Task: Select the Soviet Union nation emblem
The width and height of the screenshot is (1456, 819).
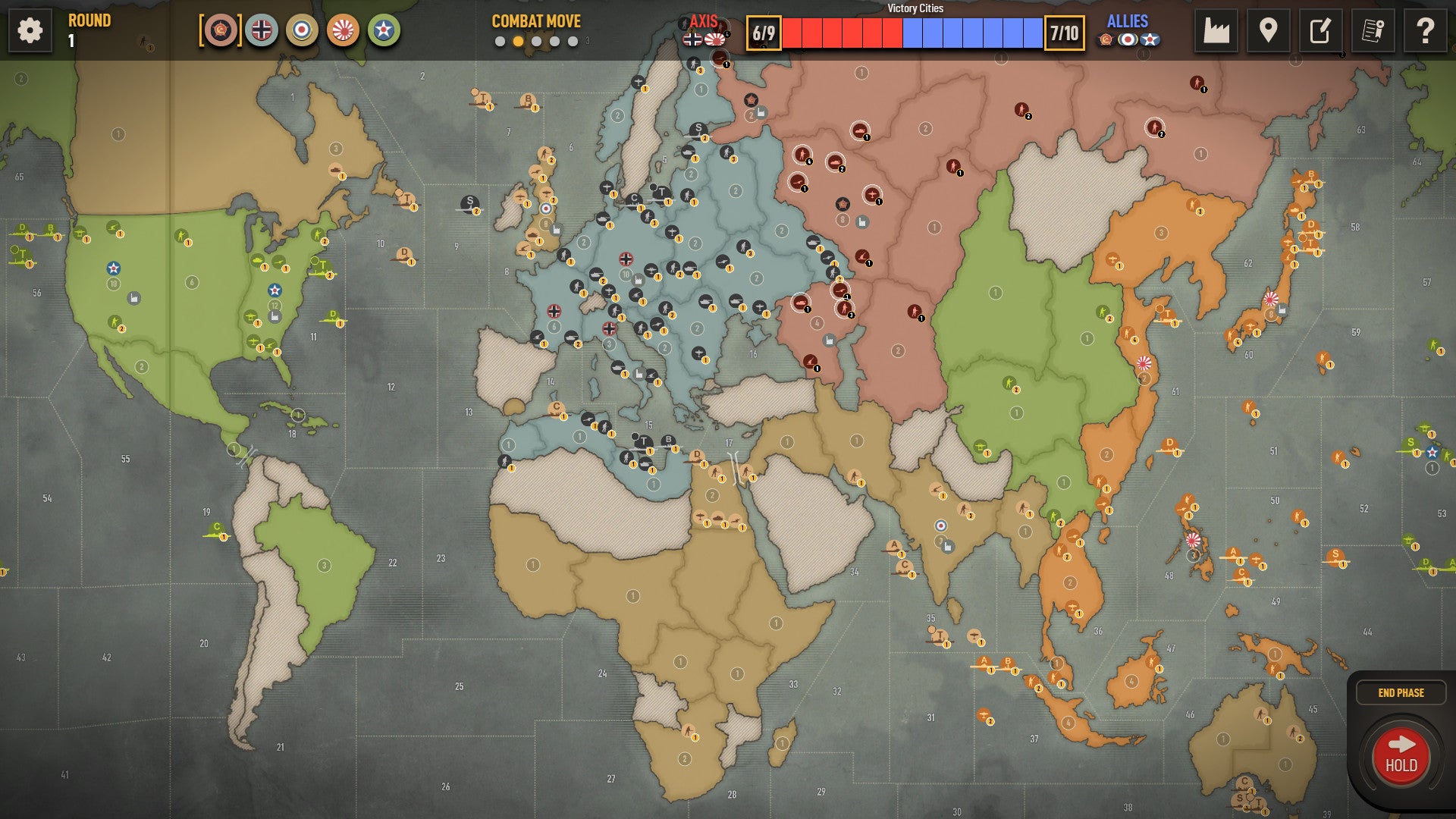Action: click(221, 30)
